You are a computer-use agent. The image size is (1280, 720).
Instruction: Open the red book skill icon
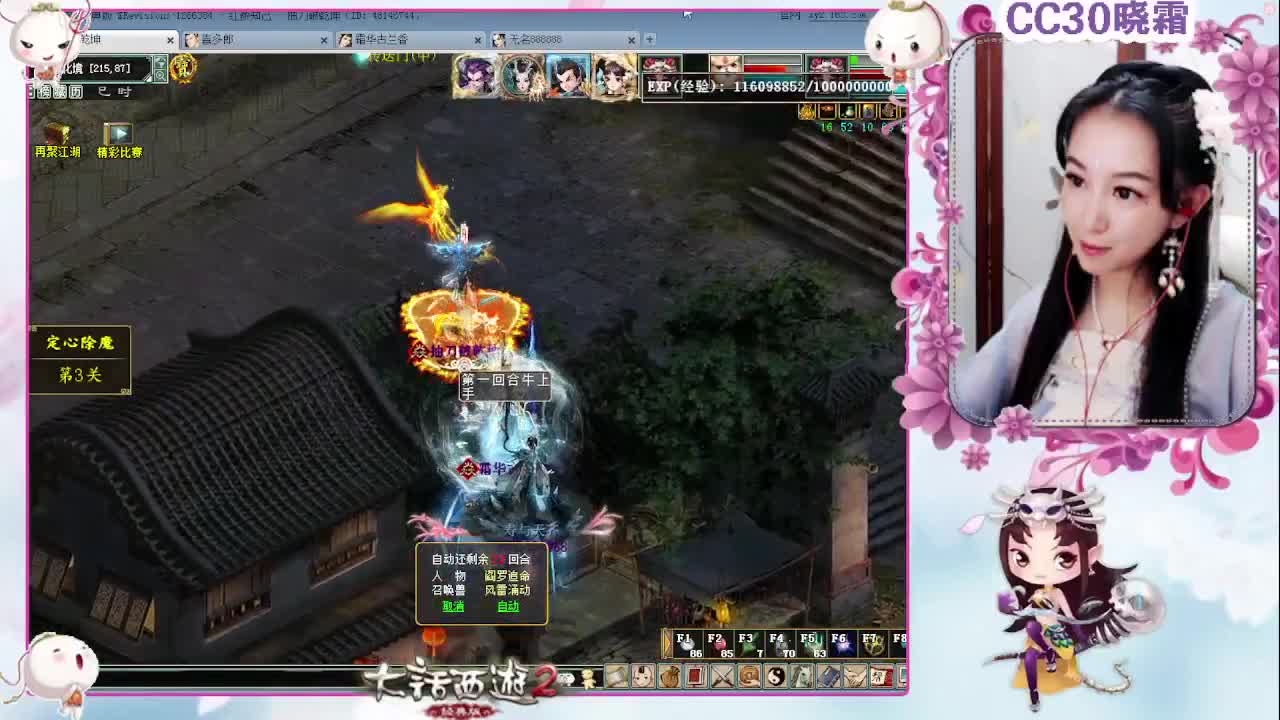tap(695, 677)
